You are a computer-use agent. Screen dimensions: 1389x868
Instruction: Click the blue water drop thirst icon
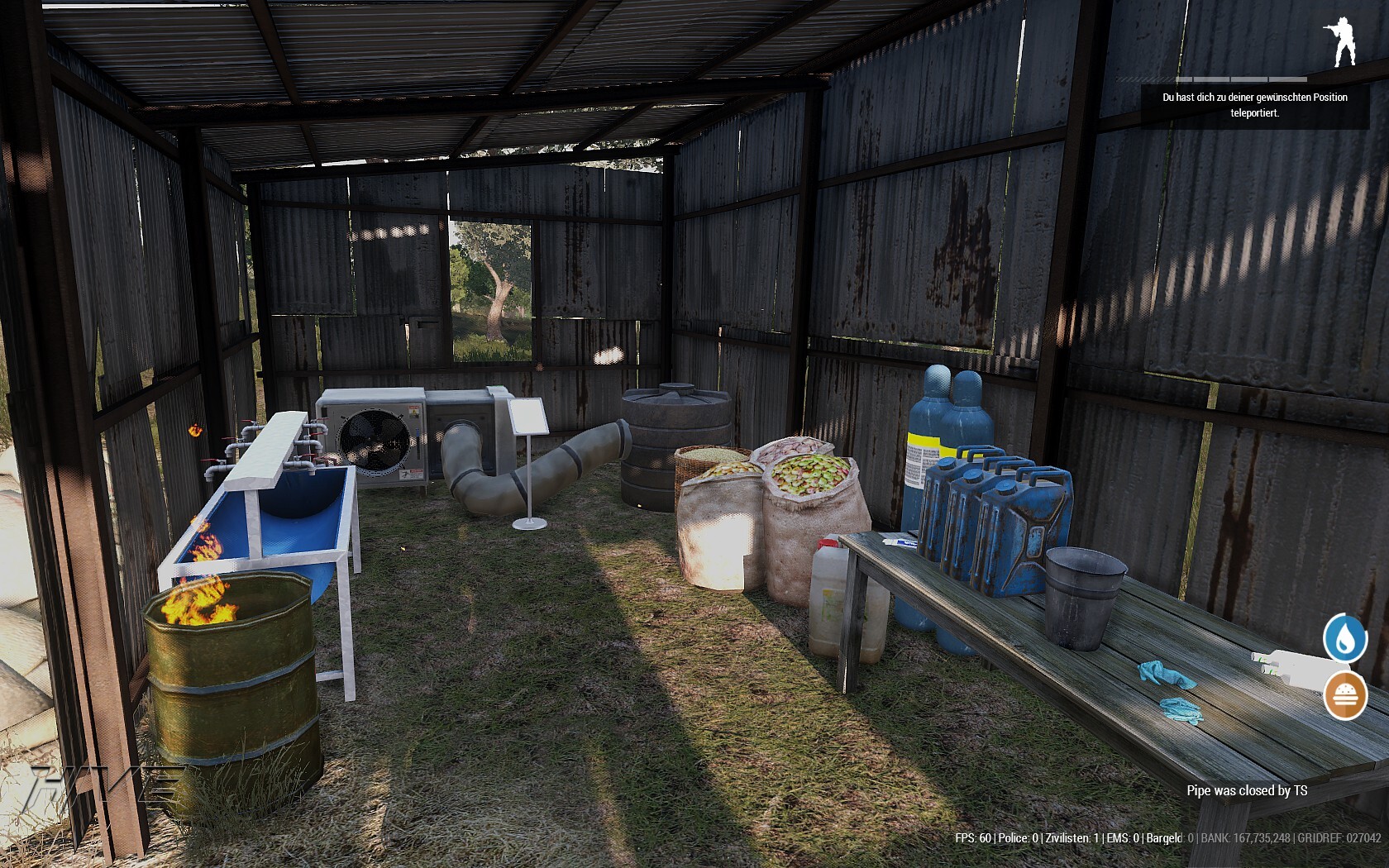1344,638
